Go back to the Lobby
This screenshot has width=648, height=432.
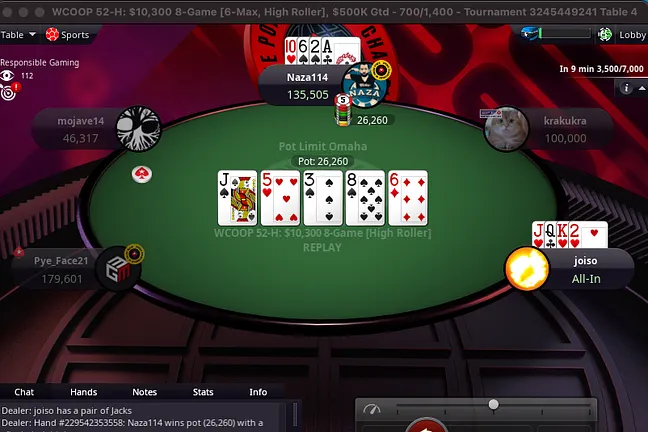[622, 34]
